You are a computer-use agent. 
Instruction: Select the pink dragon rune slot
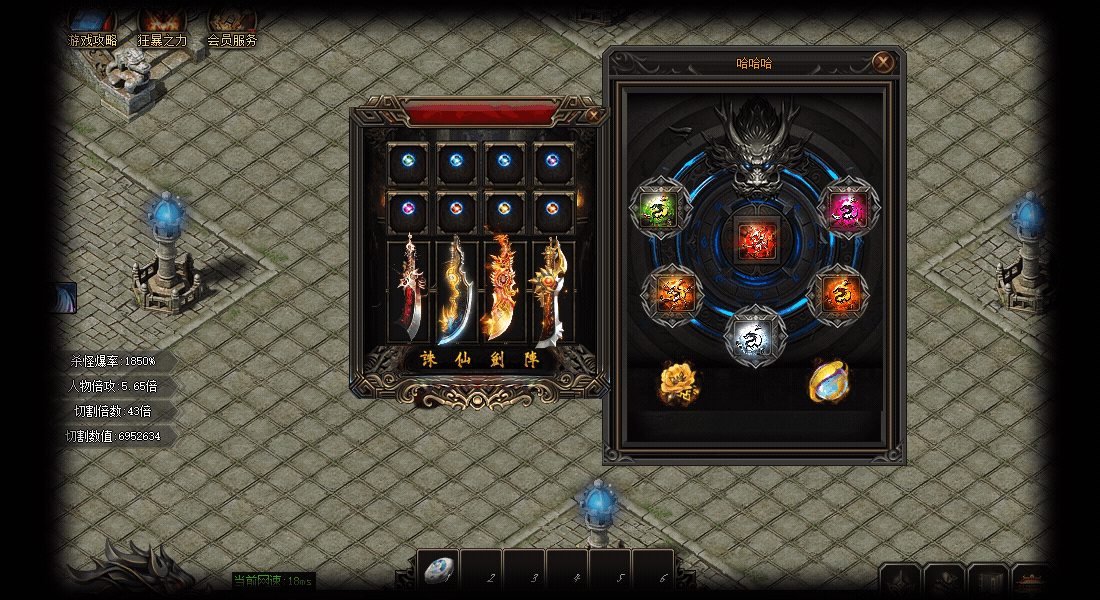click(849, 208)
